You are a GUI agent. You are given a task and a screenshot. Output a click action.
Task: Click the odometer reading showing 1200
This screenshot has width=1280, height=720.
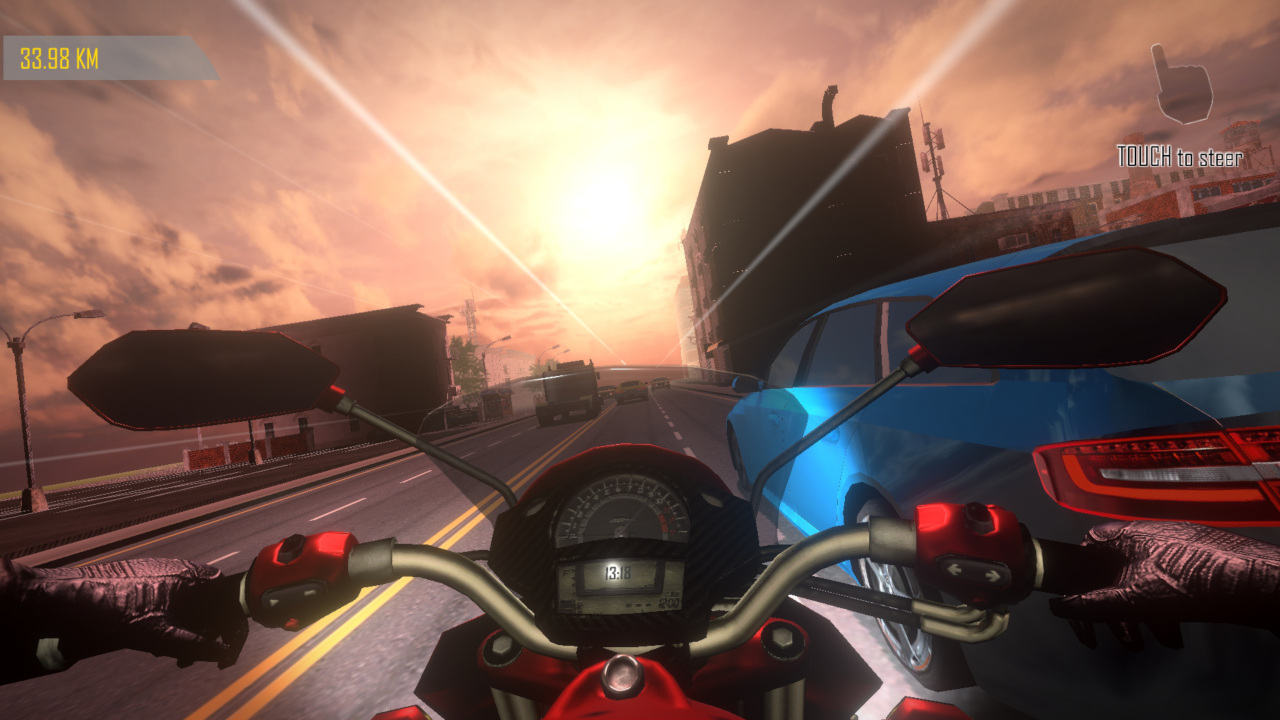point(668,602)
